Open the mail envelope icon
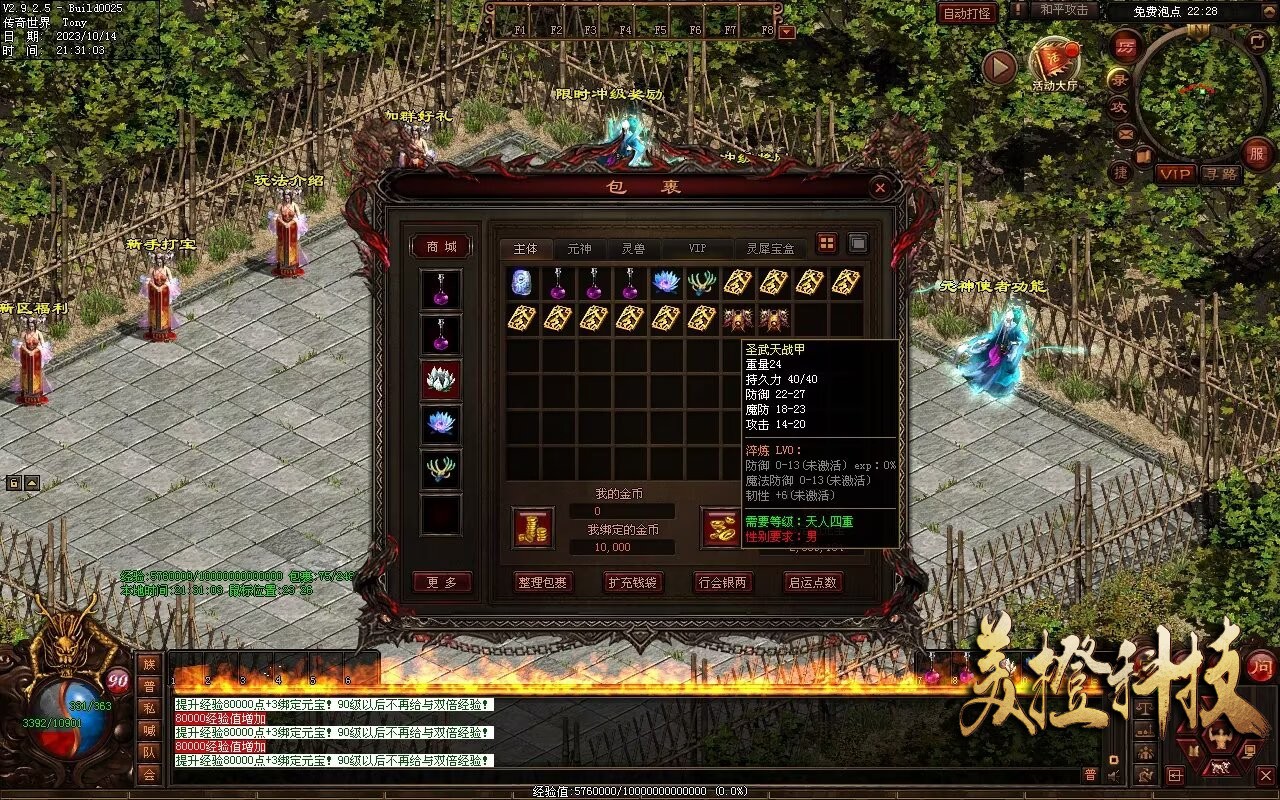1280x800 pixels. click(x=1126, y=133)
